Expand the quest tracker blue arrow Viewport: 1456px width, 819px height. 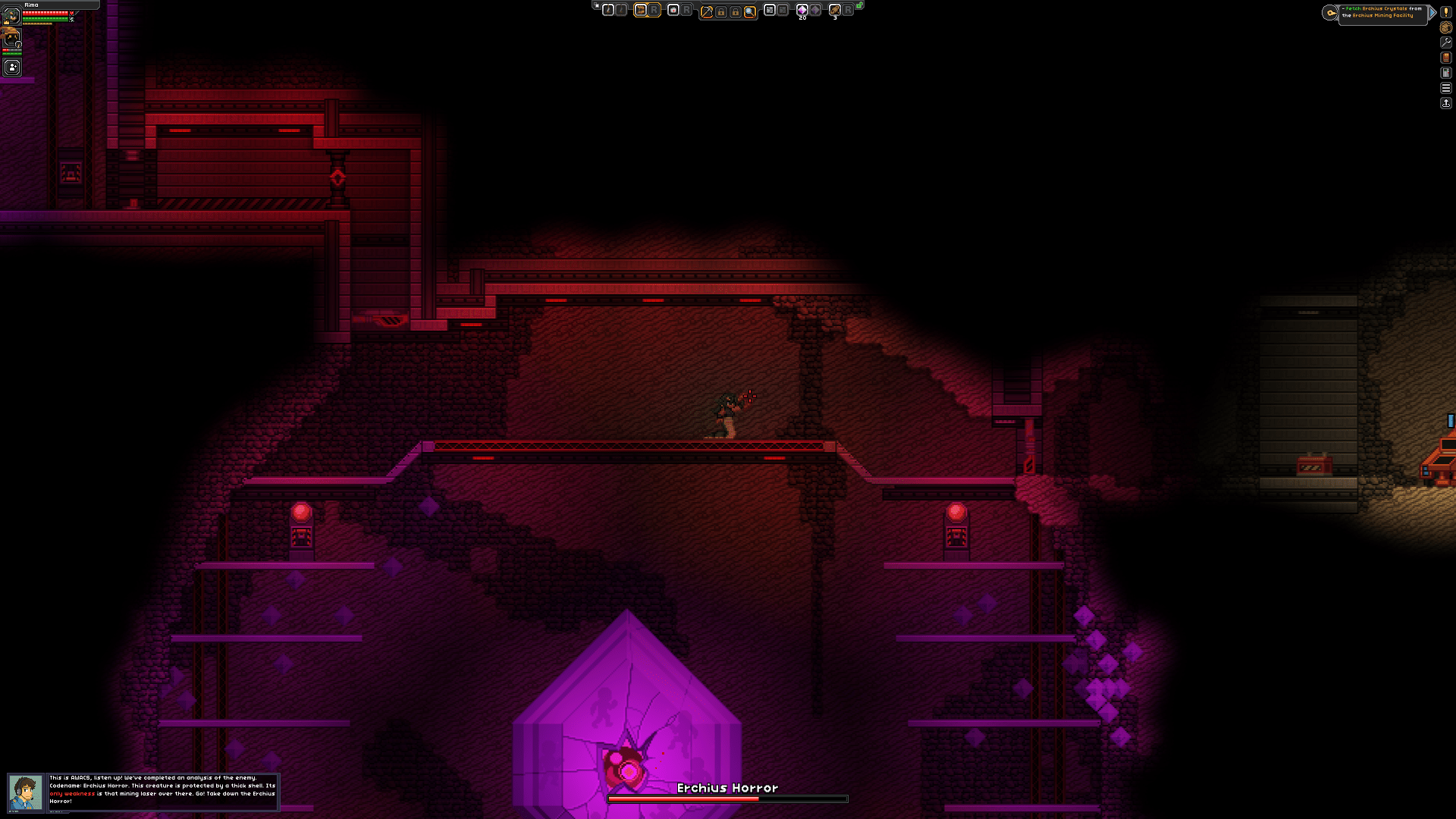point(1432,12)
